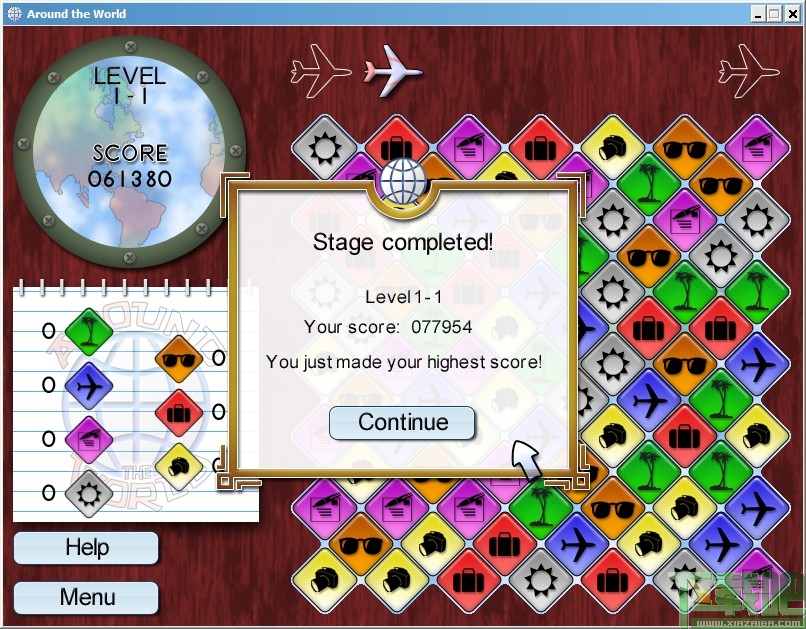
Task: Open the Help screen
Action: pyautogui.click(x=87, y=548)
